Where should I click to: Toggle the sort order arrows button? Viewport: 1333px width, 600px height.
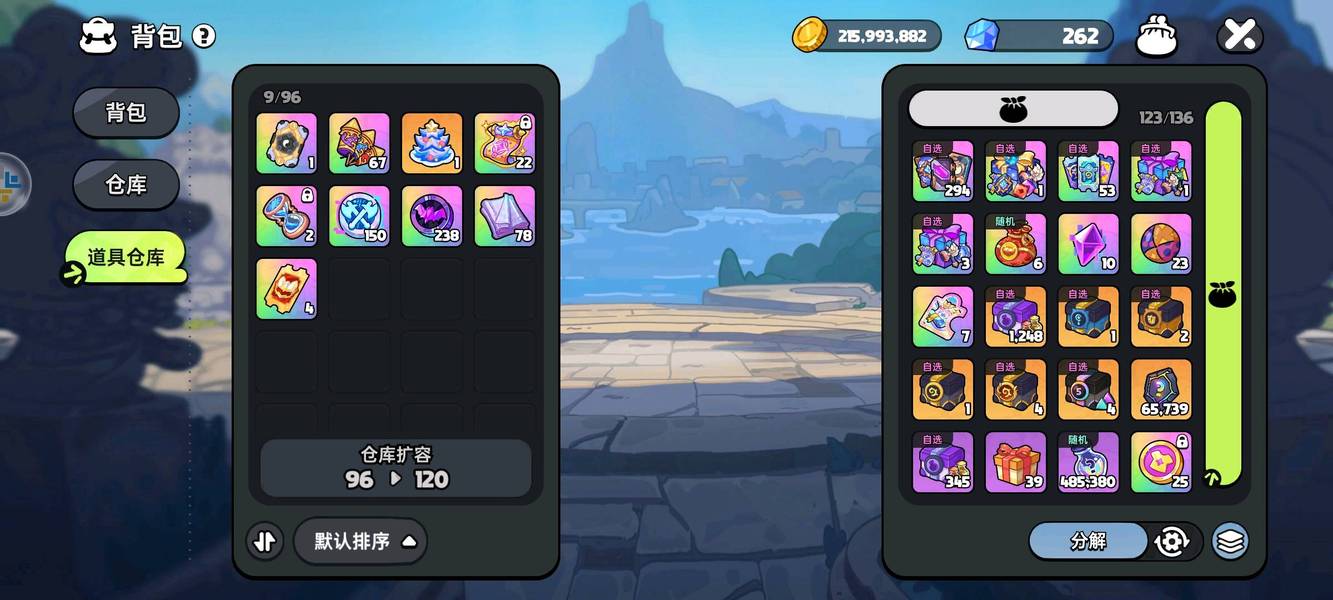(264, 541)
